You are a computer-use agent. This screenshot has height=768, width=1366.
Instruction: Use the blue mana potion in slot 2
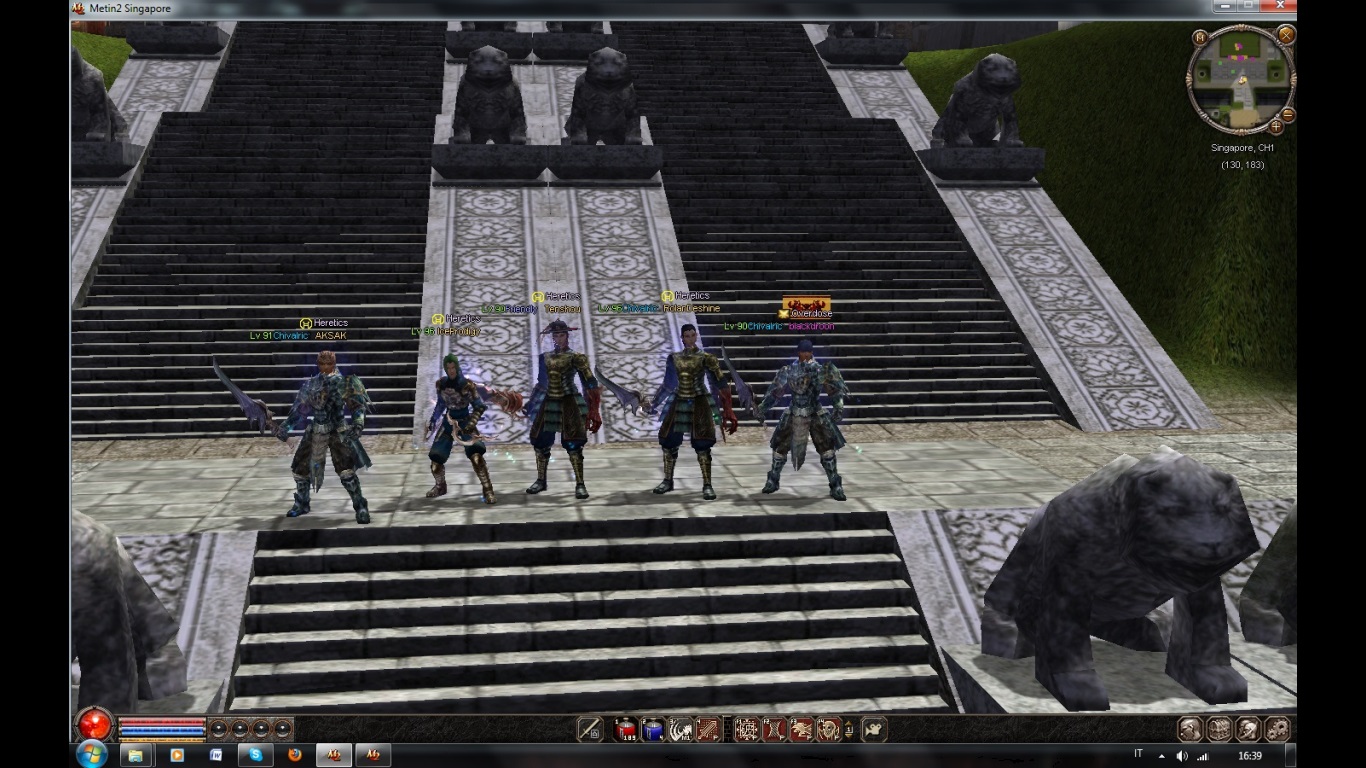(653, 730)
